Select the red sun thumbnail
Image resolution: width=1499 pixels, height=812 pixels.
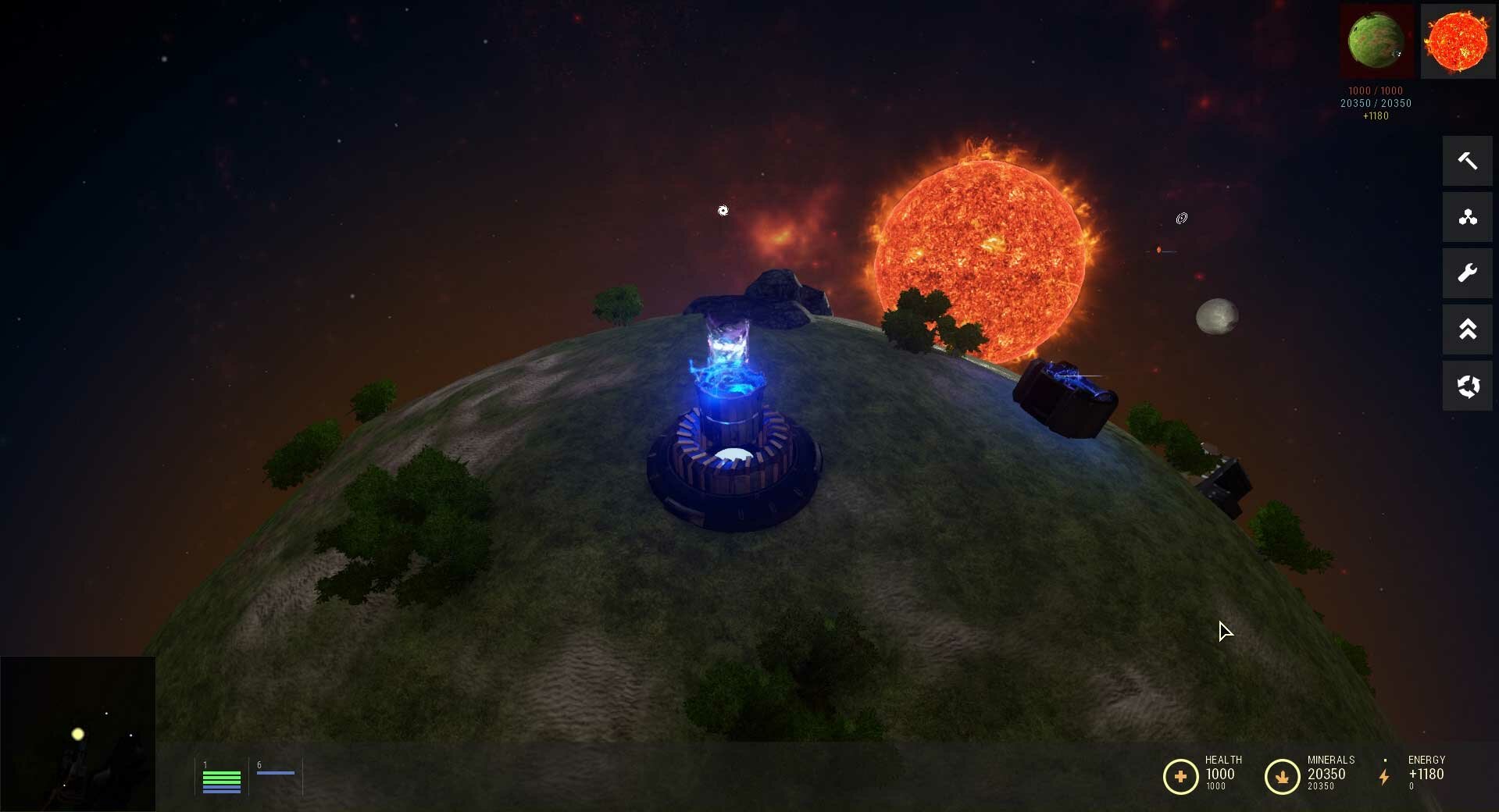[x=1457, y=41]
